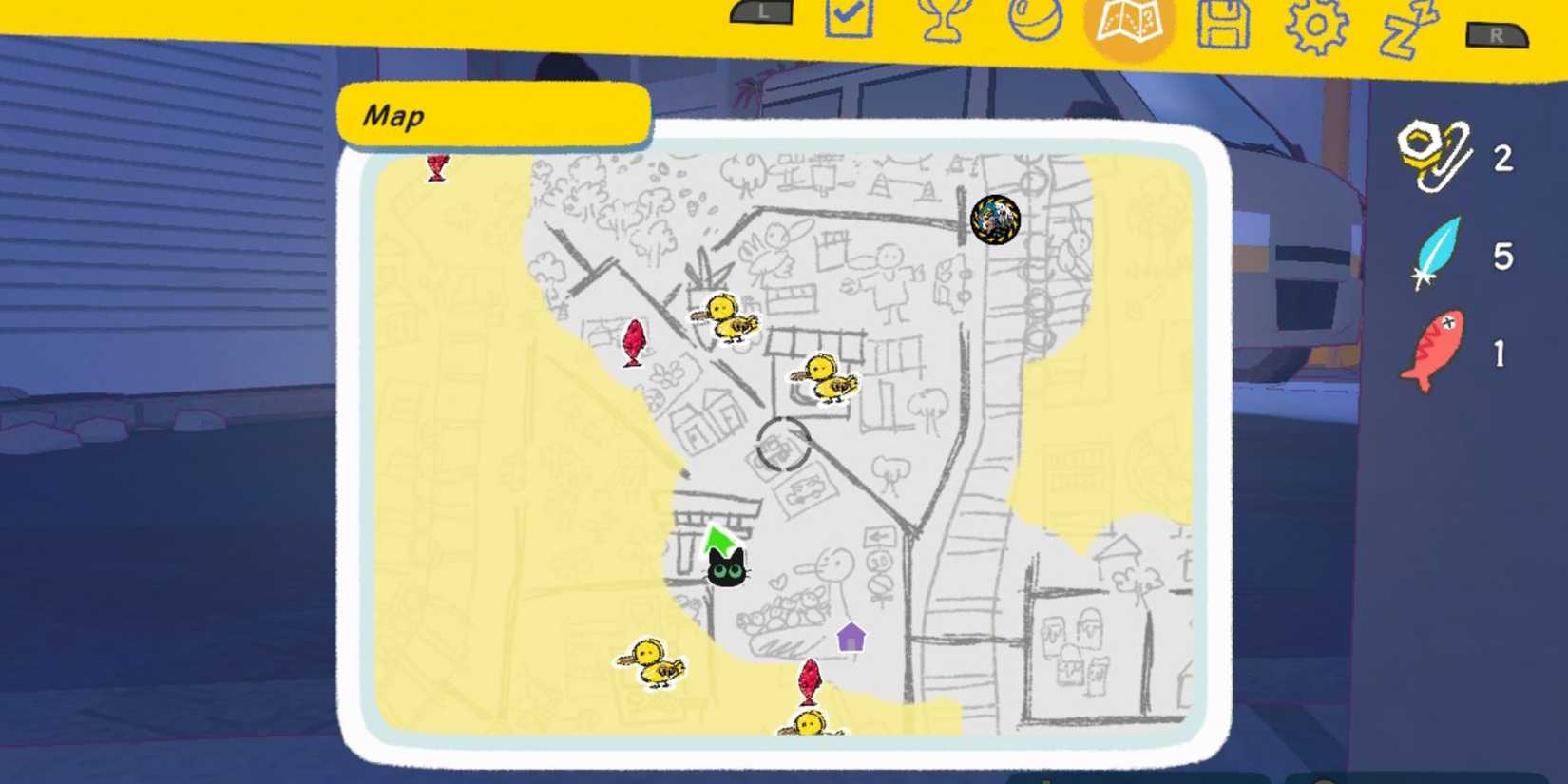Click the purple house home marker
This screenshot has width=1568, height=784.
(852, 639)
